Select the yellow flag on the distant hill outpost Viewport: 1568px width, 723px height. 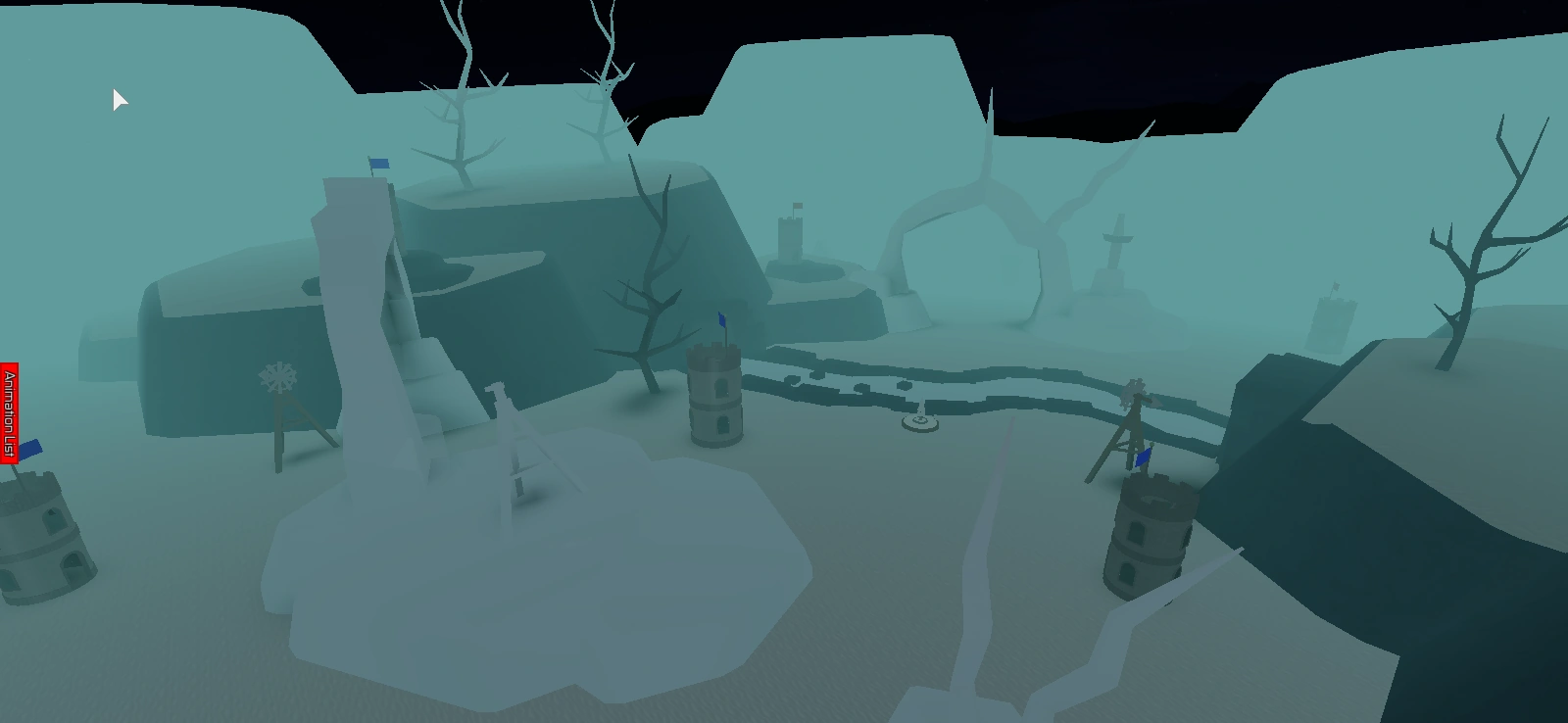(x=798, y=206)
